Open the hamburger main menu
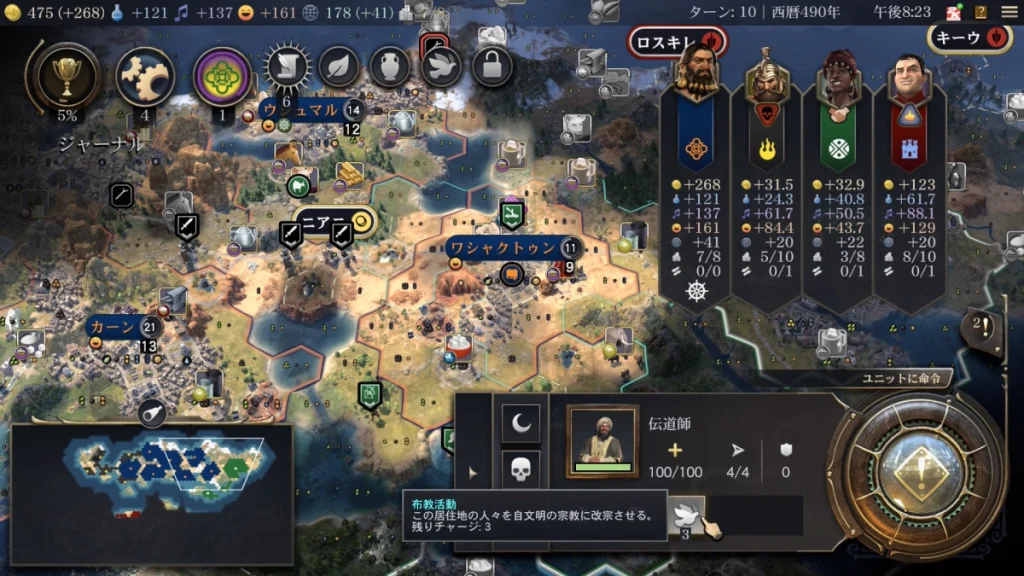Image resolution: width=1024 pixels, height=576 pixels. click(1005, 12)
